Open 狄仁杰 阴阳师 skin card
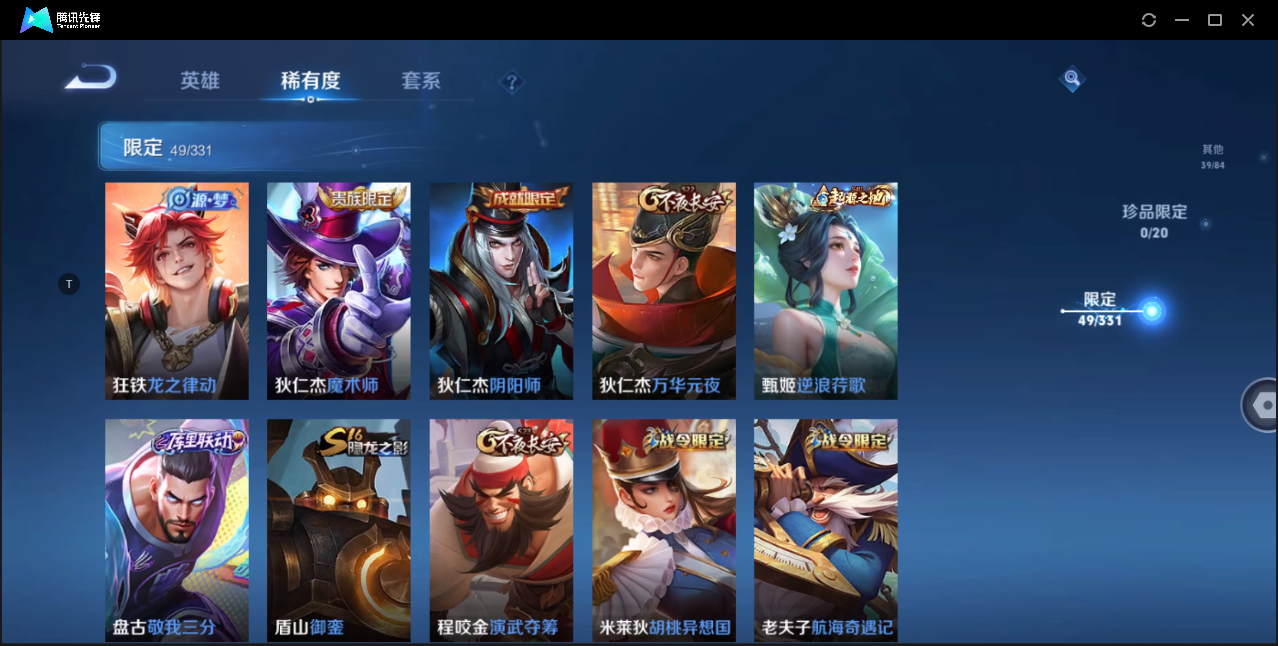Viewport: 1278px width, 646px height. (x=501, y=291)
